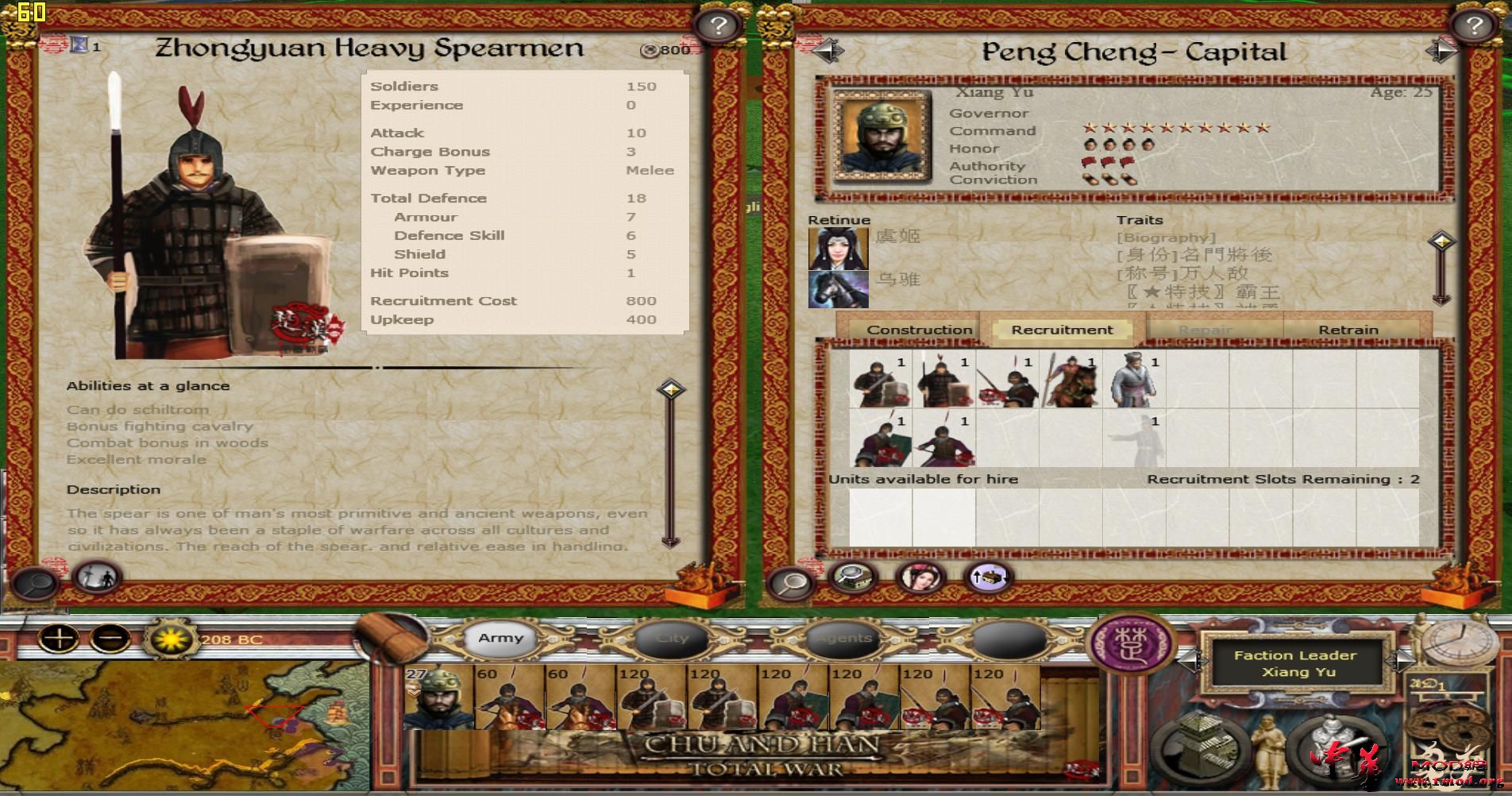This screenshot has height=796, width=1512.
Task: Click the auto-recruitment chest icon on city panel
Action: click(x=986, y=577)
